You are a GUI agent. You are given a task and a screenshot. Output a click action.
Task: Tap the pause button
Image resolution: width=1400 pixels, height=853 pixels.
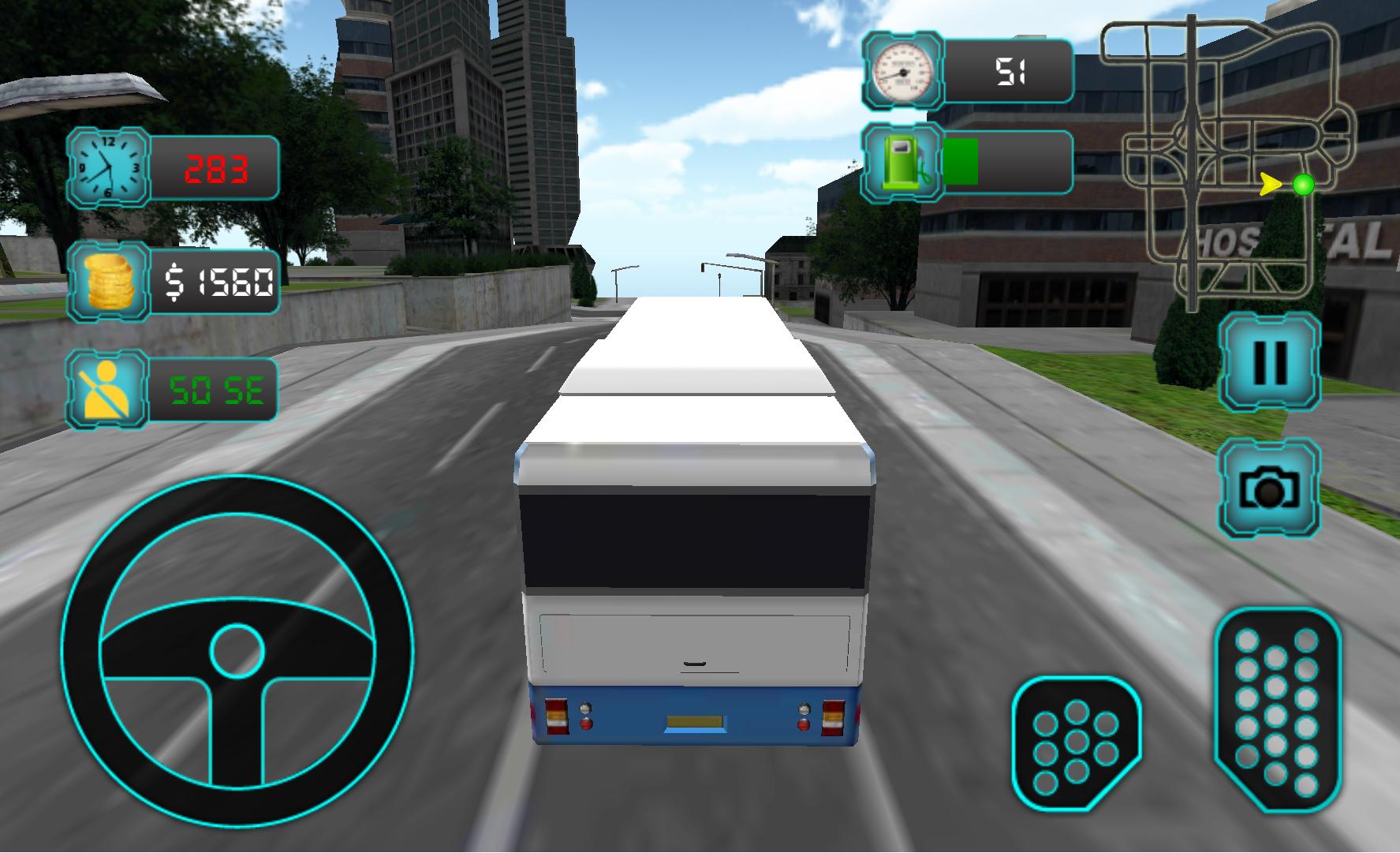pyautogui.click(x=1269, y=363)
